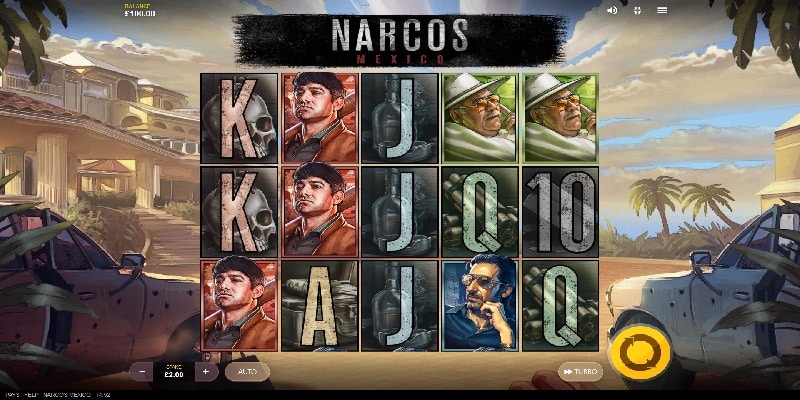Spin the reels with the yellow button
This screenshot has height=400, width=800.
click(x=633, y=355)
